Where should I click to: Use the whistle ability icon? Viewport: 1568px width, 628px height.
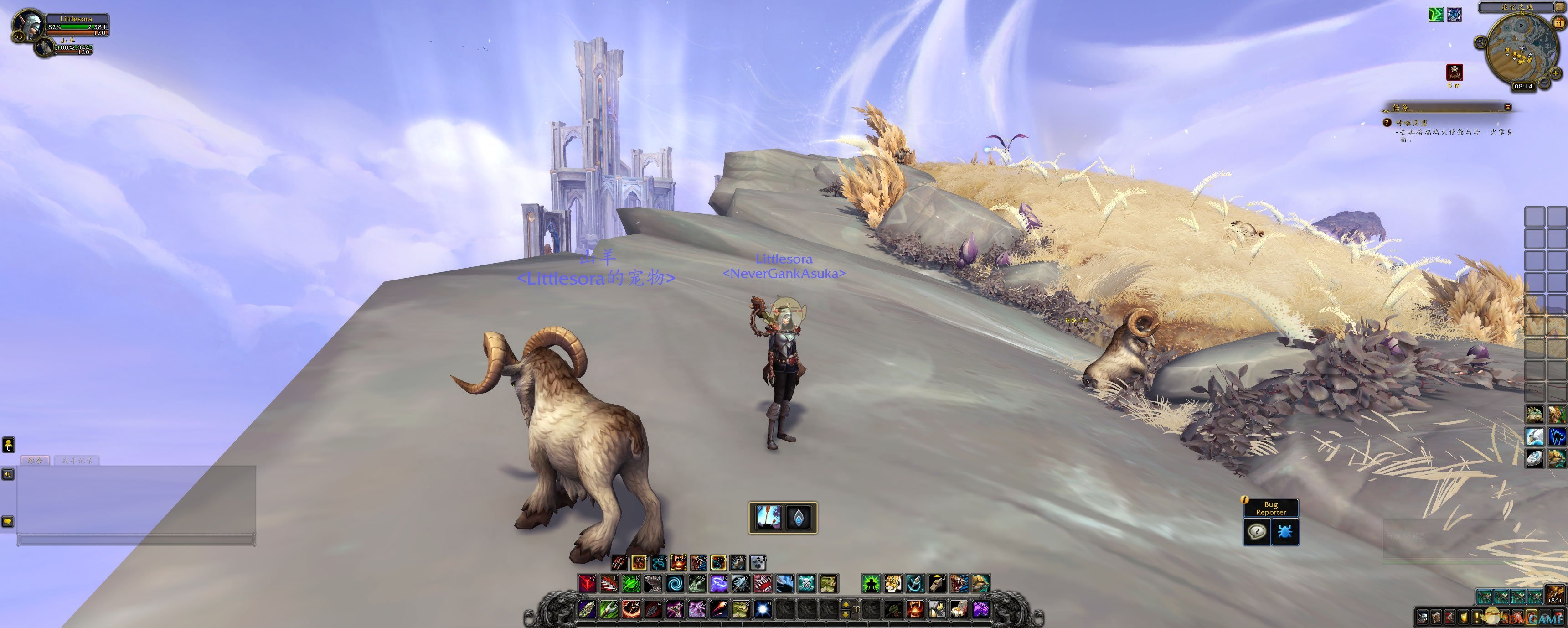pos(937,584)
